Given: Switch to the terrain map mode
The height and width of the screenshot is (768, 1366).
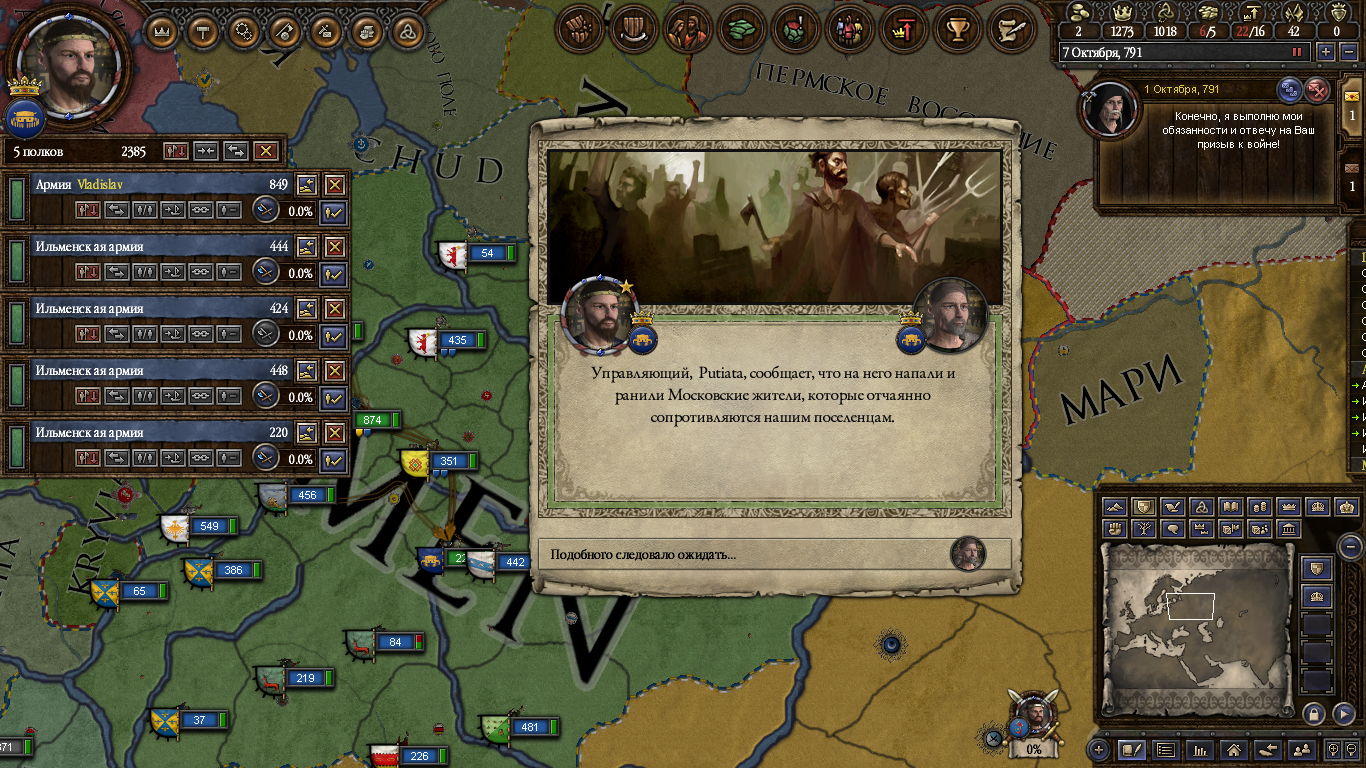Looking at the screenshot, I should coord(1115,507).
